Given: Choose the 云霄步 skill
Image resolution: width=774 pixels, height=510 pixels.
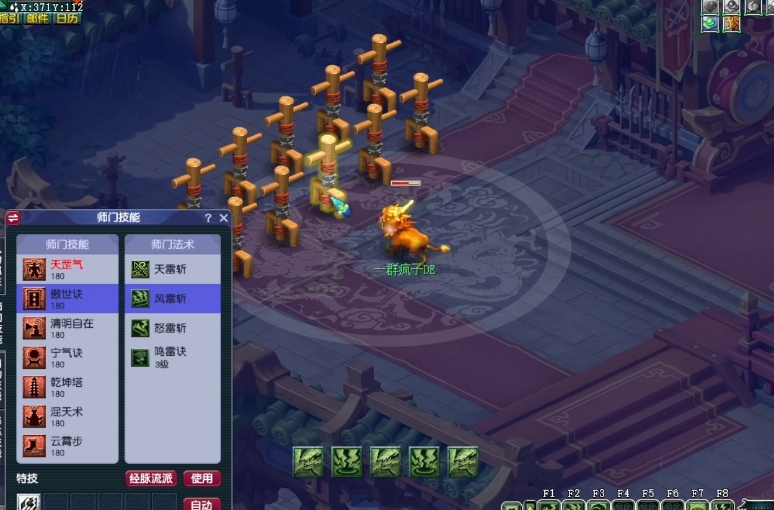Looking at the screenshot, I should (x=68, y=446).
